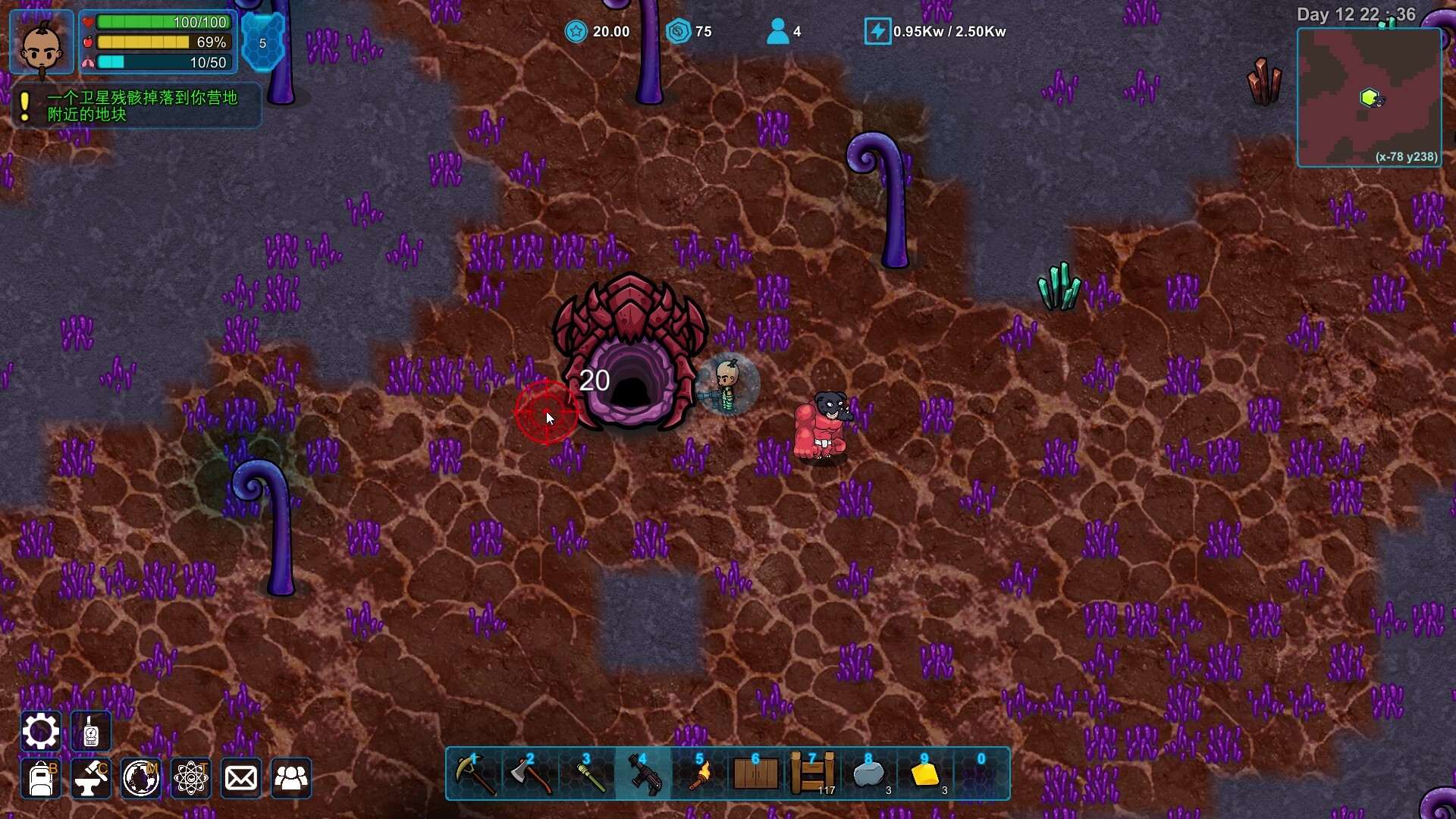Open the backpack inventory (B)
This screenshot has height=819, width=1456.
pos(40,779)
